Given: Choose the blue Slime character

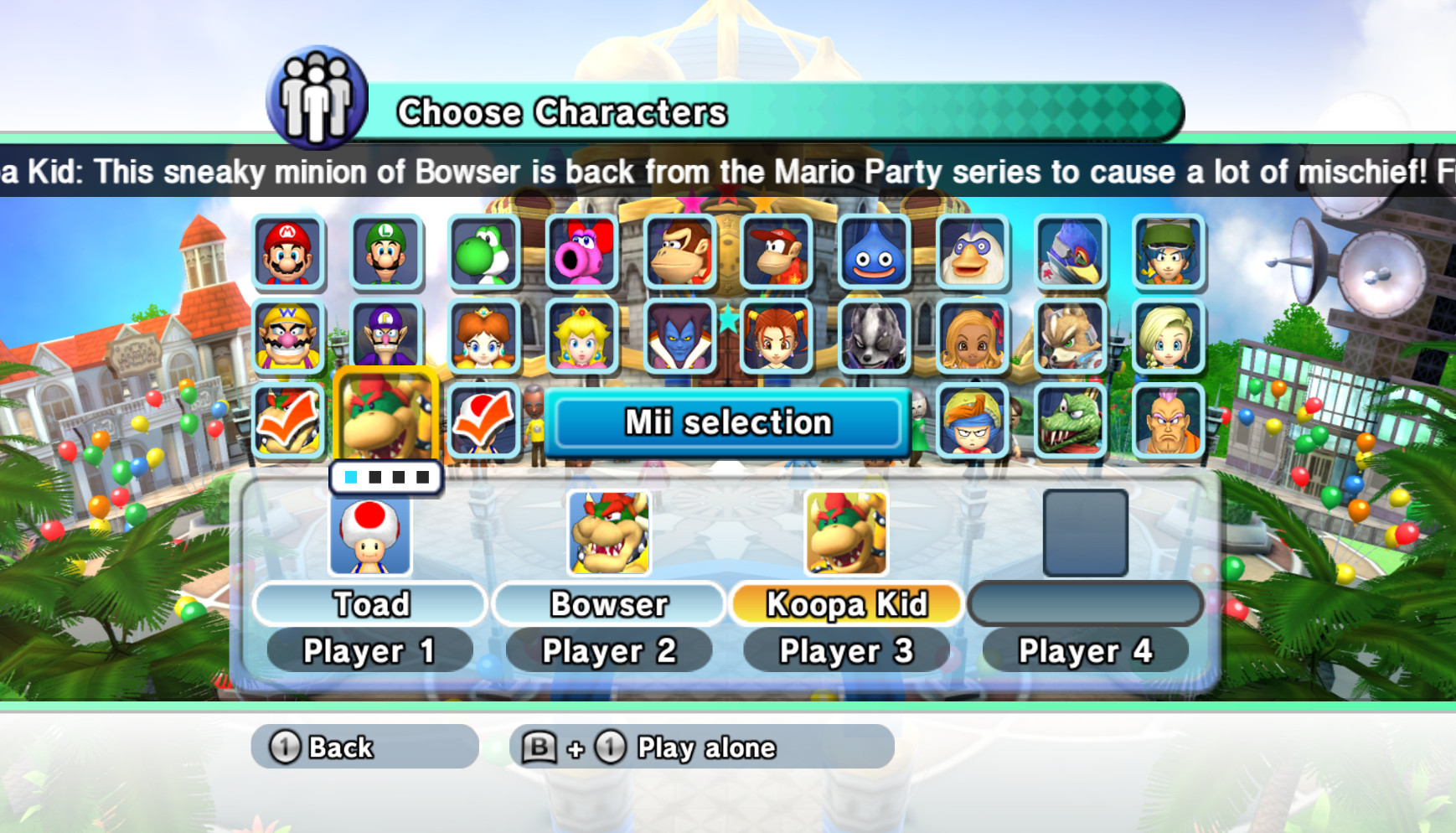Looking at the screenshot, I should tap(875, 254).
